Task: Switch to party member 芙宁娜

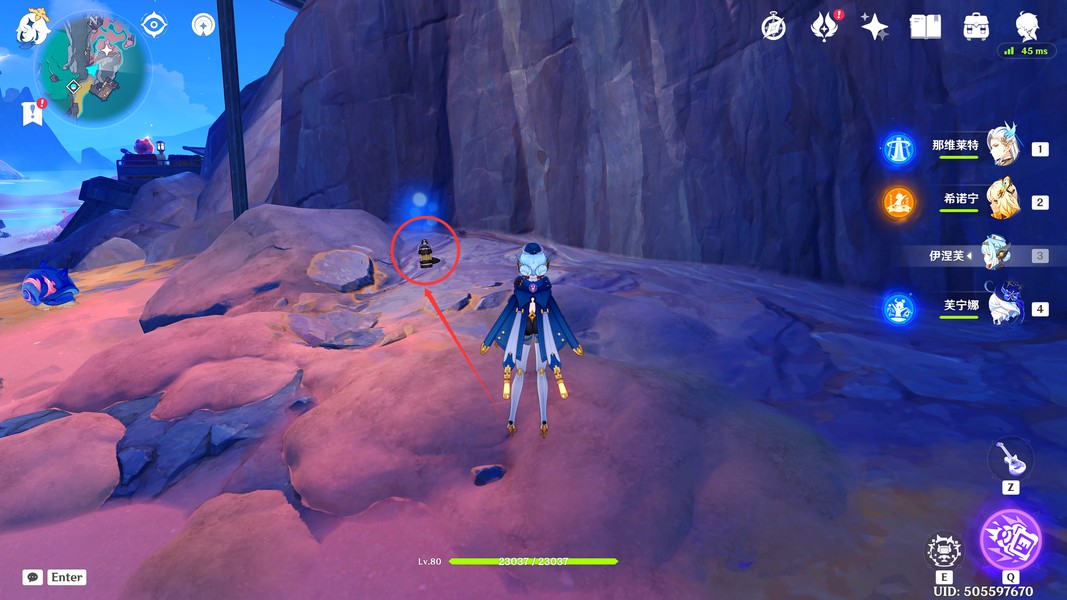Action: coord(1001,308)
